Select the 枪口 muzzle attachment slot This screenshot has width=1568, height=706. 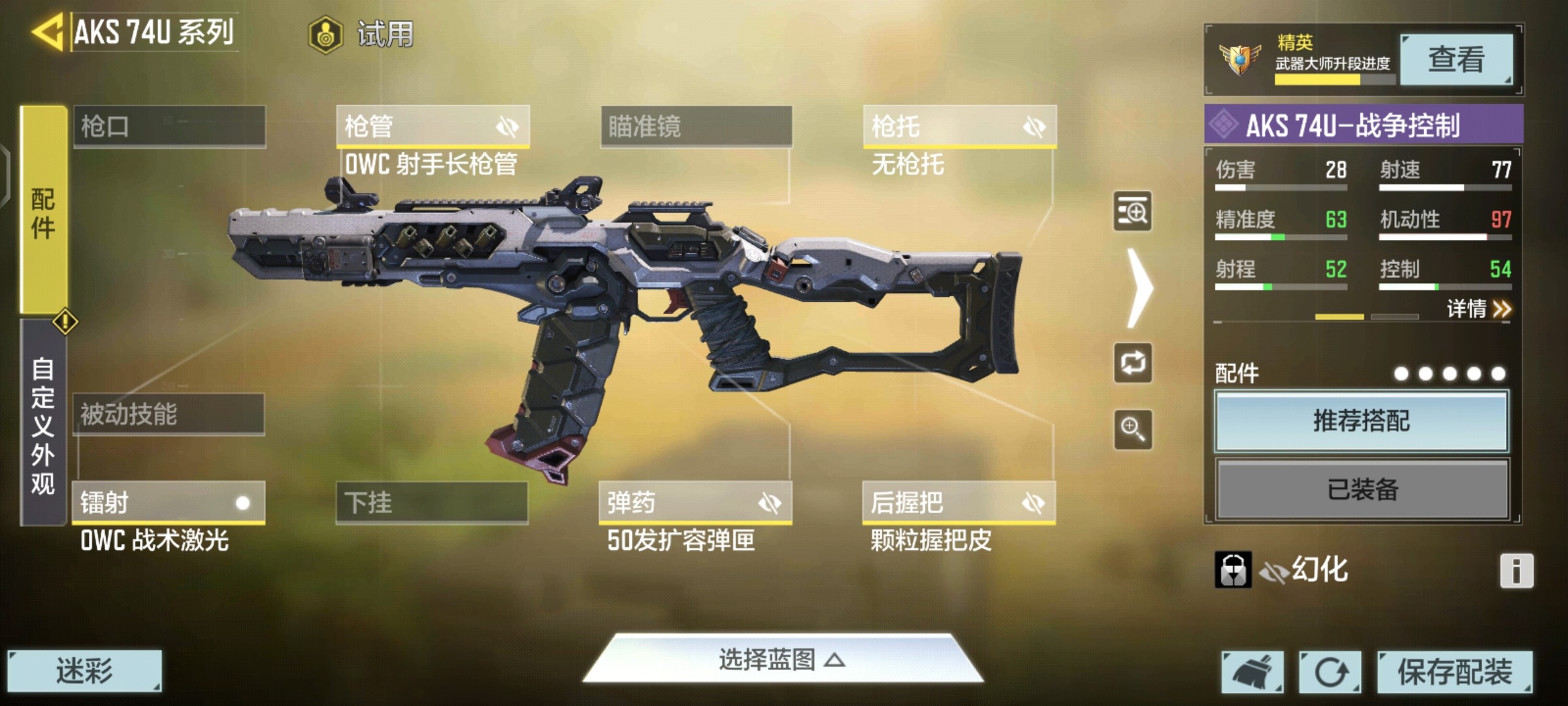(x=169, y=126)
